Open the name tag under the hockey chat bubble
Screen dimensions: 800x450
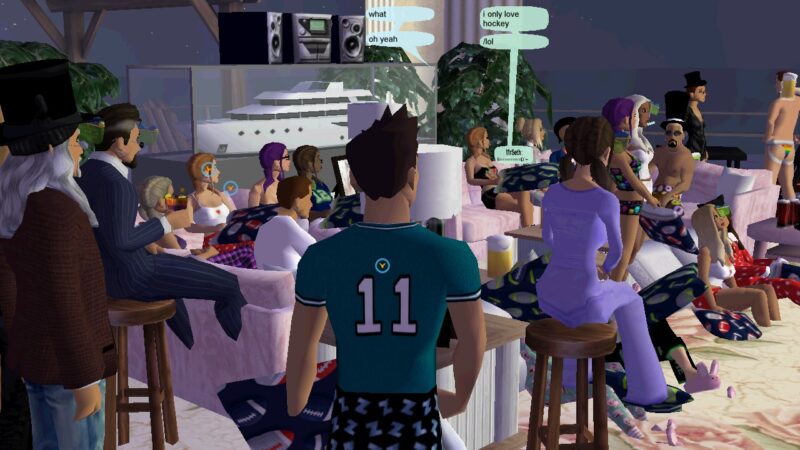(513, 154)
